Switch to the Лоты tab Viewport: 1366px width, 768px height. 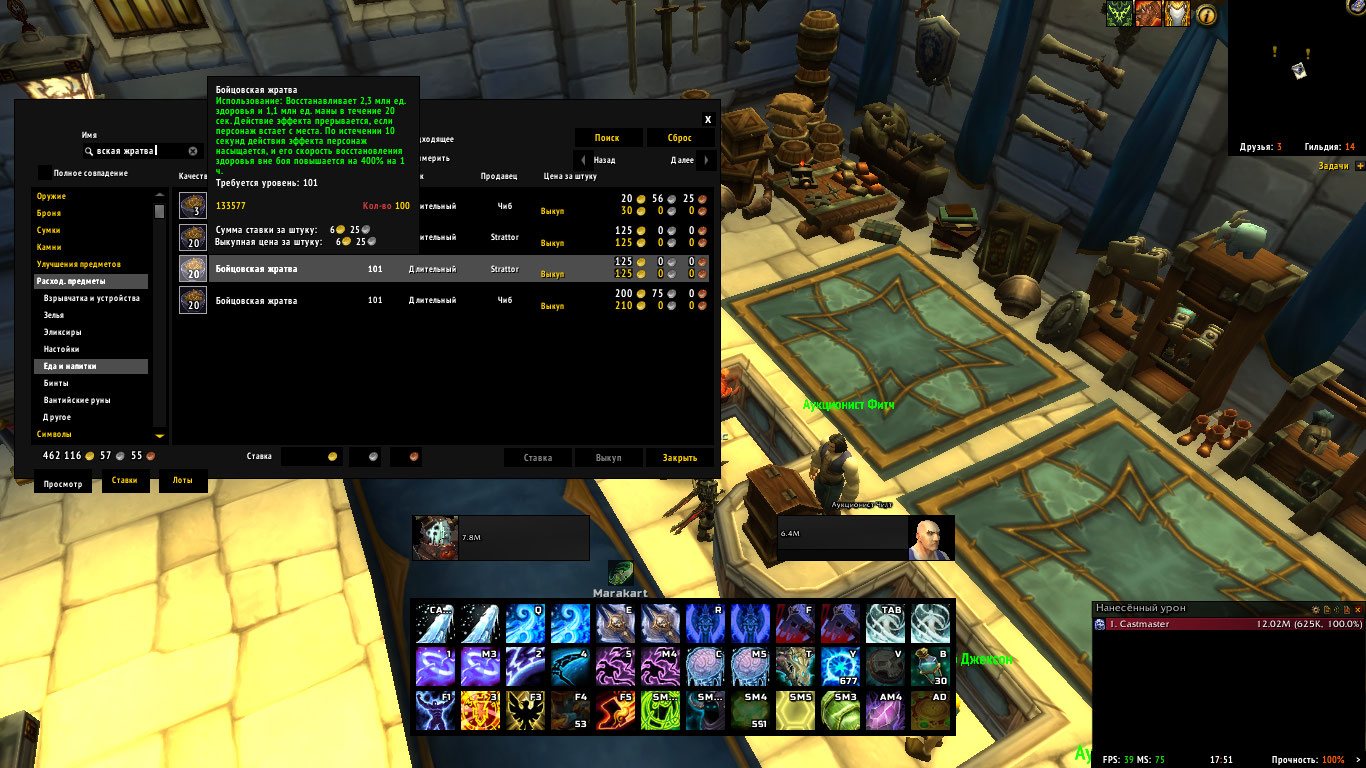(182, 483)
